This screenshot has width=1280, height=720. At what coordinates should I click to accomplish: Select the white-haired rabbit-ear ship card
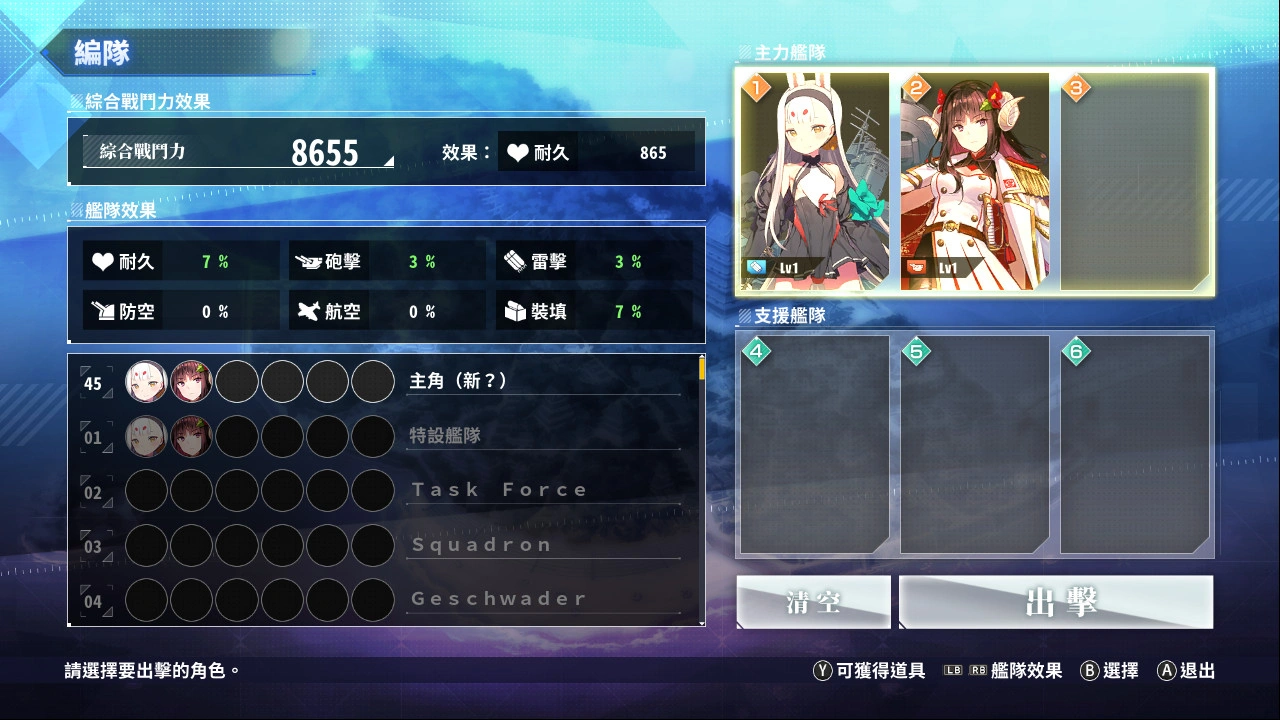[x=815, y=181]
